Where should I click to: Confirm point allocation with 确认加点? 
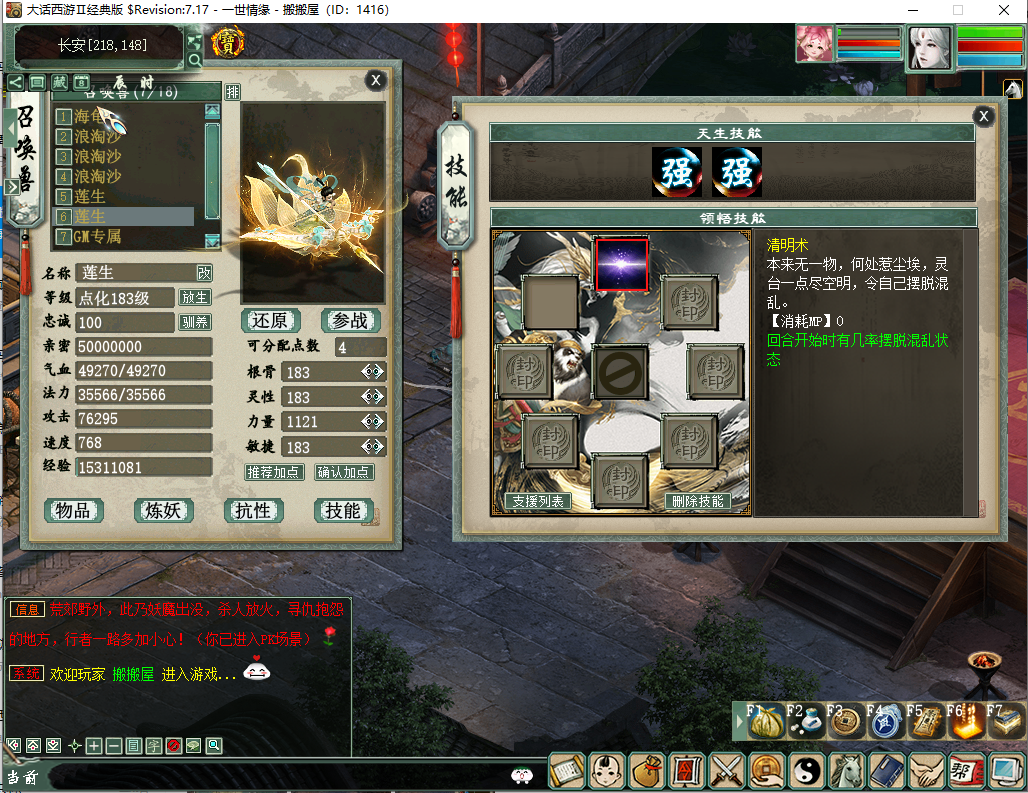pyautogui.click(x=344, y=472)
